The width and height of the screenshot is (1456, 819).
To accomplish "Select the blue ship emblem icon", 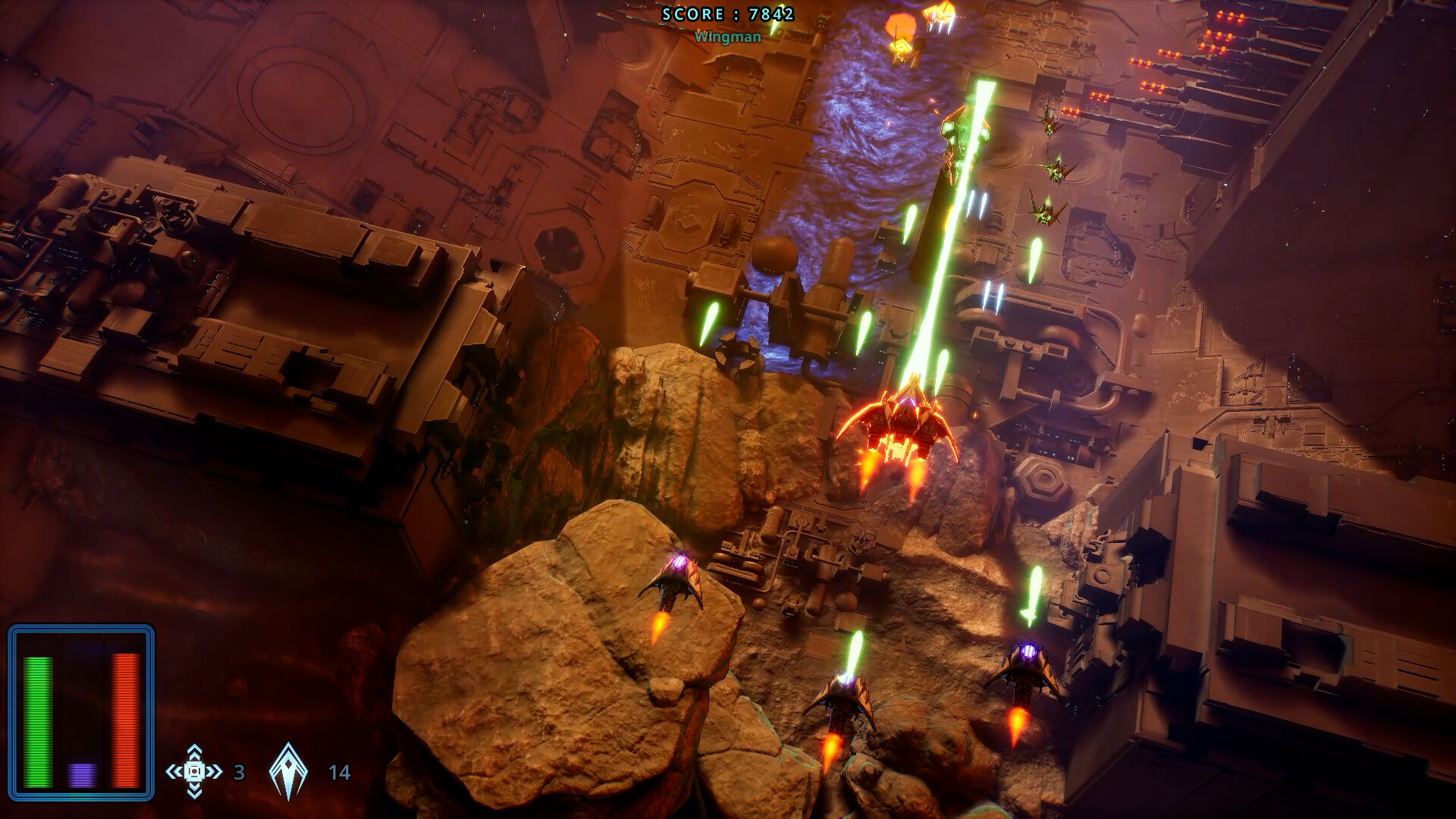I will coord(288,772).
